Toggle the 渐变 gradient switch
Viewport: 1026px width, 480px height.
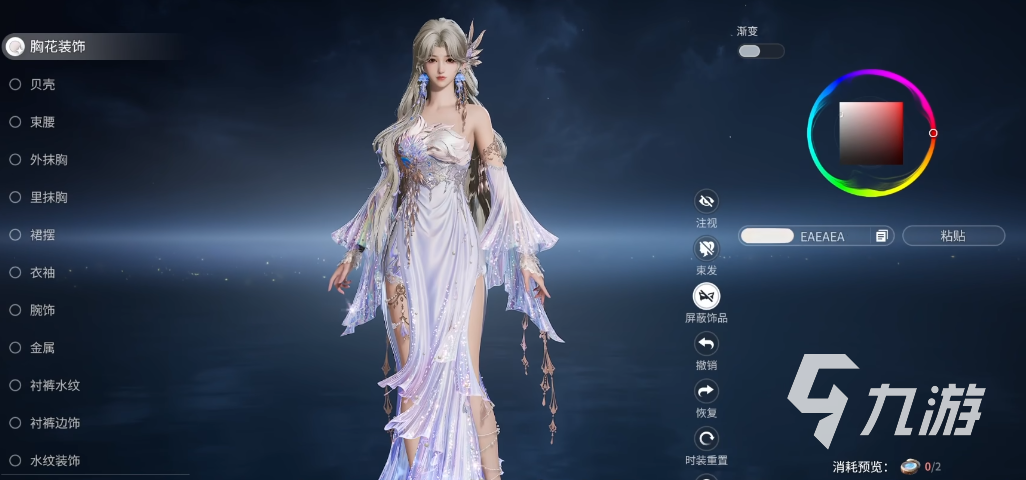(x=760, y=51)
